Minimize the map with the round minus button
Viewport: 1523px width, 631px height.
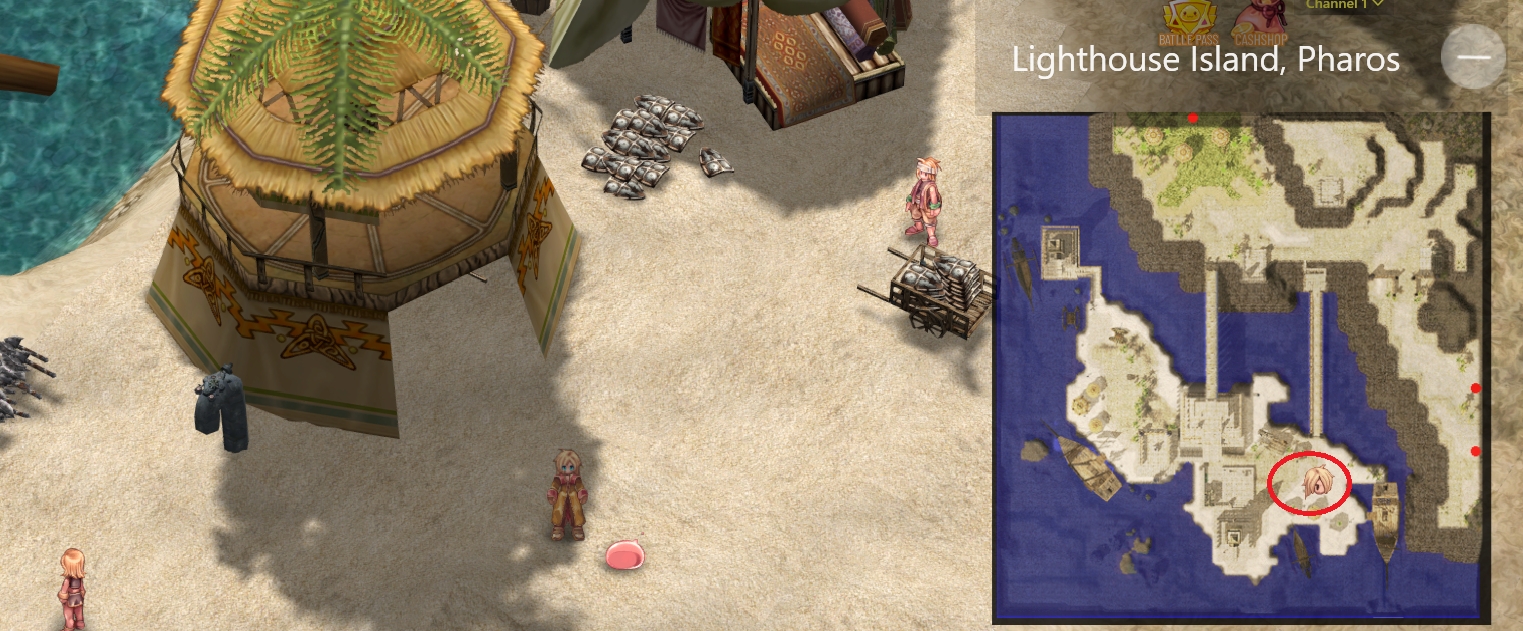click(1473, 57)
